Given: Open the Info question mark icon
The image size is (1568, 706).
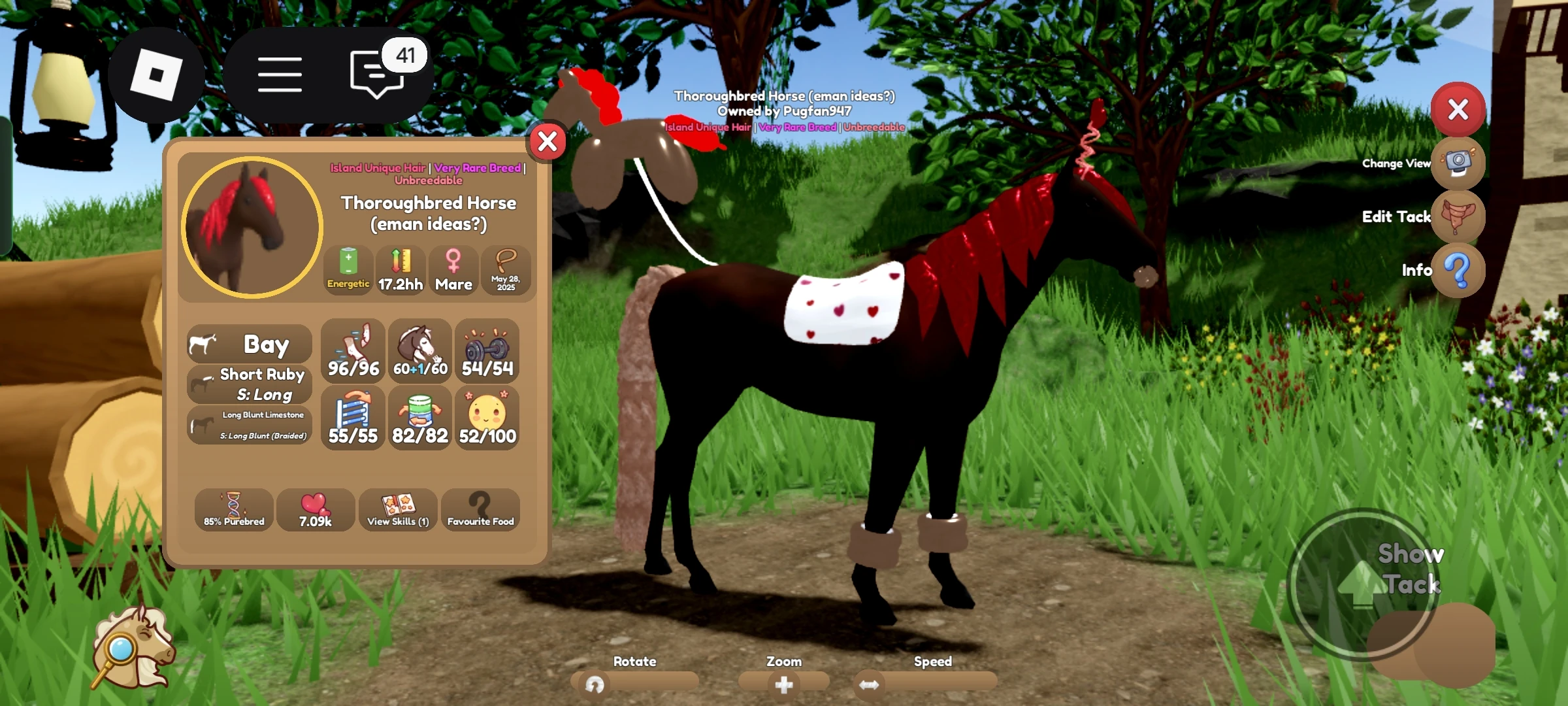Looking at the screenshot, I should point(1458,270).
